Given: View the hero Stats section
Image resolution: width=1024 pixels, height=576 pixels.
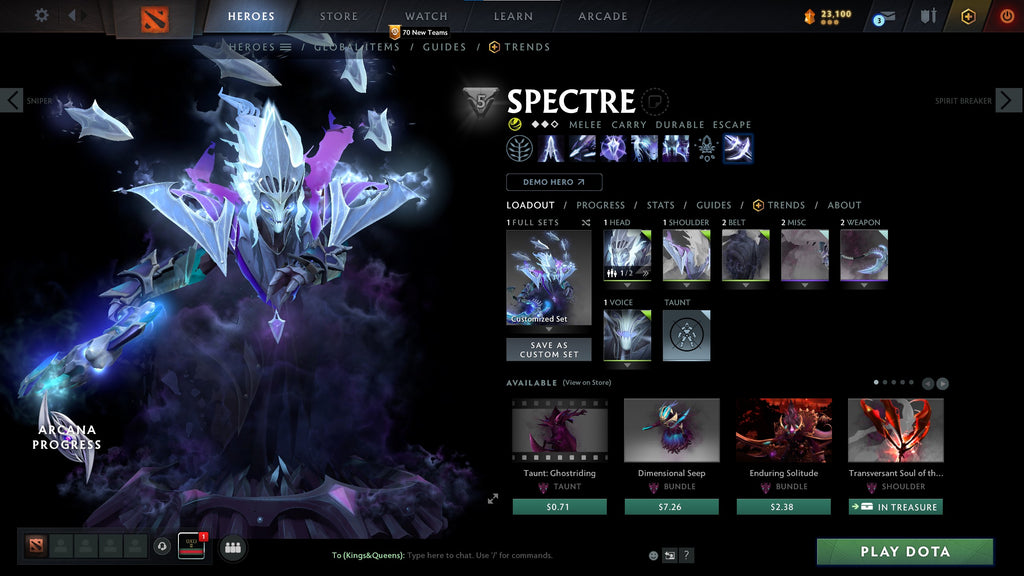Looking at the screenshot, I should [x=660, y=205].
